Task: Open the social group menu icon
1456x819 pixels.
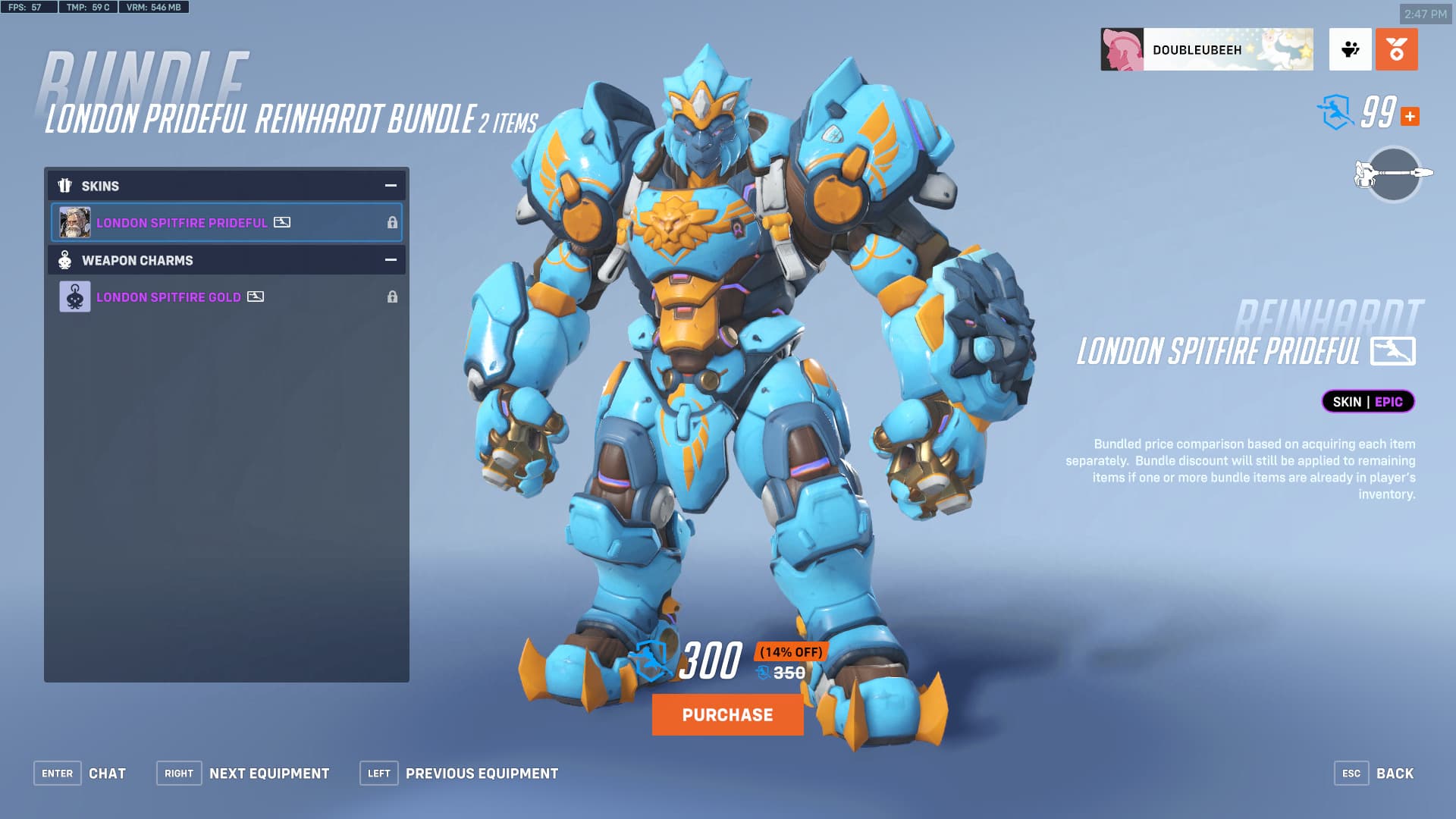Action: point(1350,50)
